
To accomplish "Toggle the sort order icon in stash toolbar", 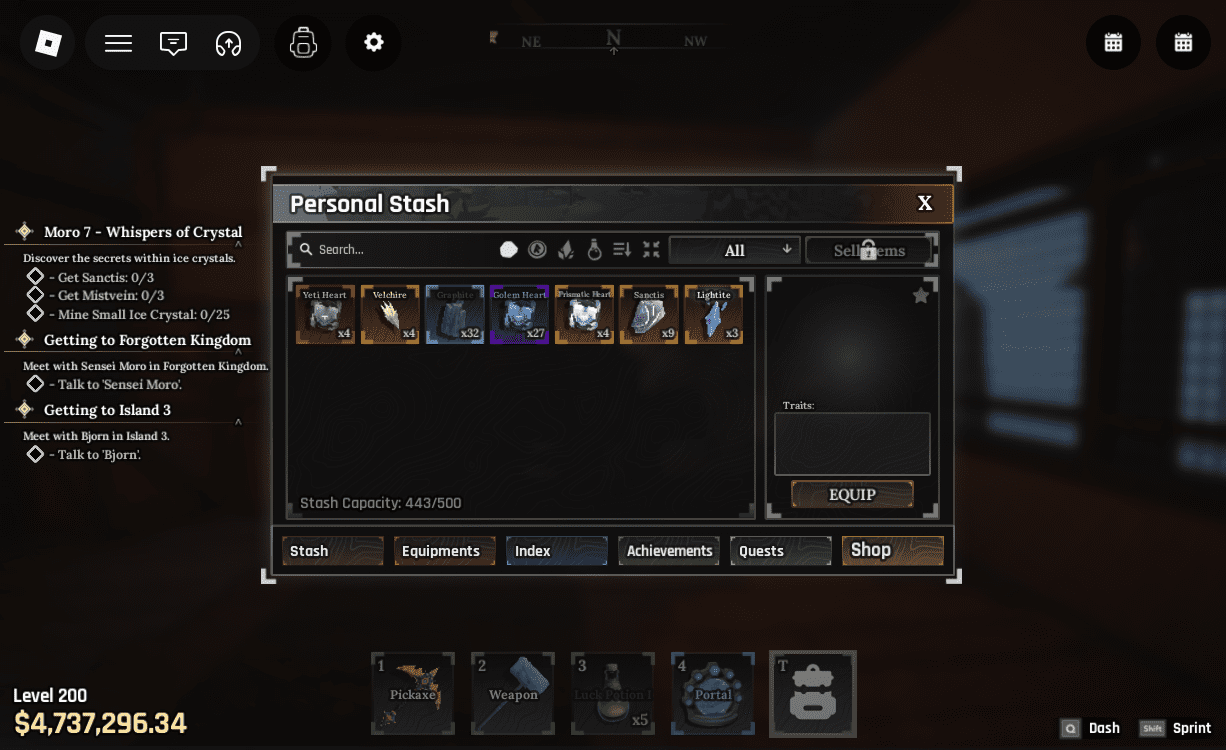I will (622, 250).
